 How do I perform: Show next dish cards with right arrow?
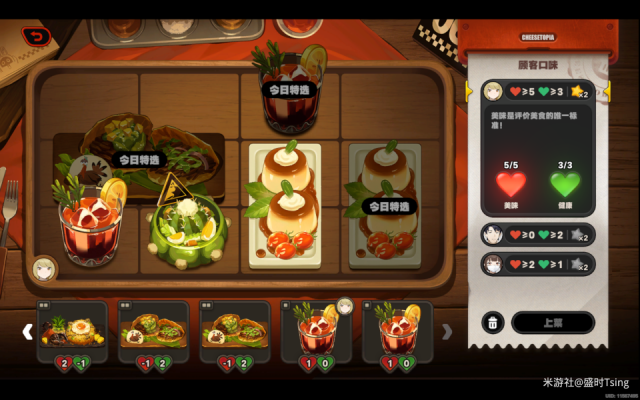447,331
